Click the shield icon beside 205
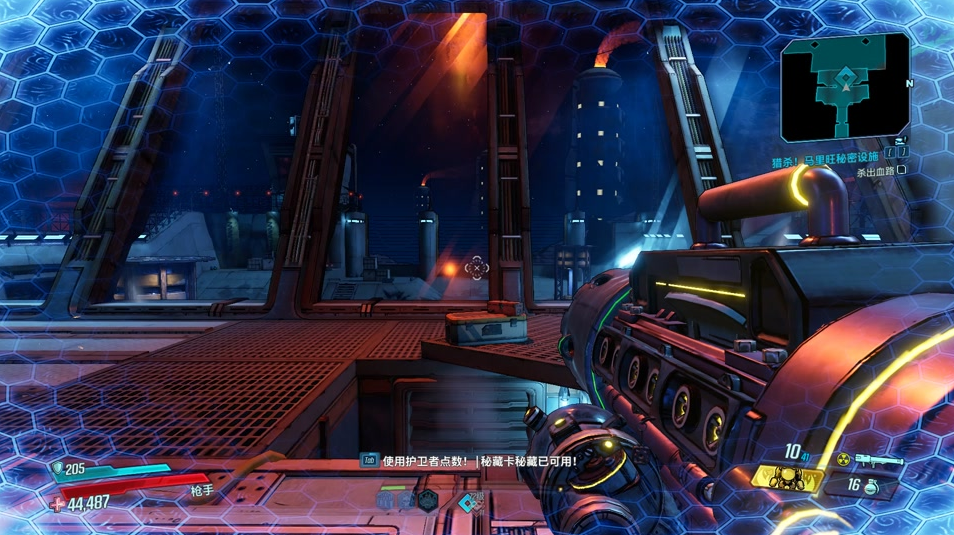This screenshot has height=535, width=954. [56, 468]
